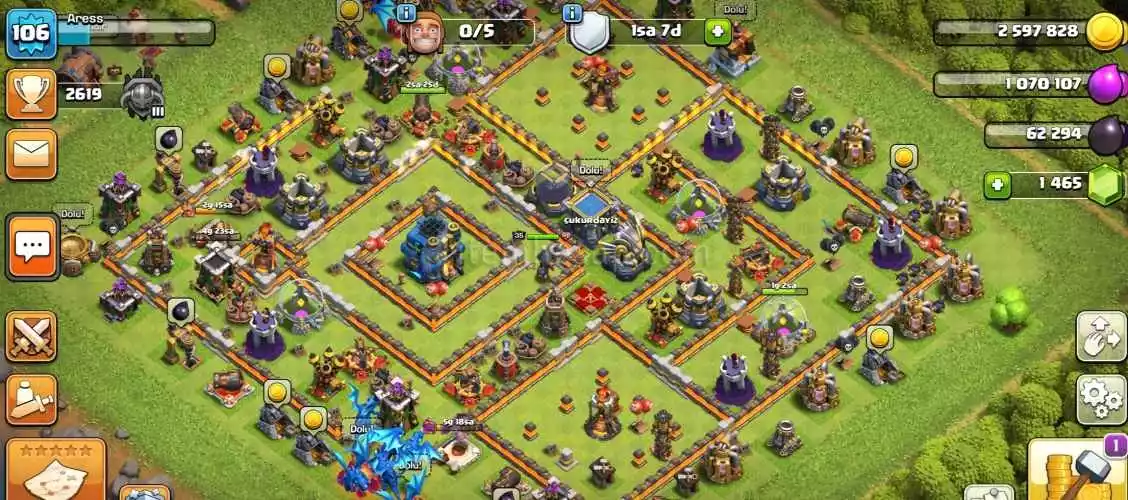Open the village layout editor hand button
Image resolution: width=1128 pixels, height=500 pixels.
(x=1100, y=336)
